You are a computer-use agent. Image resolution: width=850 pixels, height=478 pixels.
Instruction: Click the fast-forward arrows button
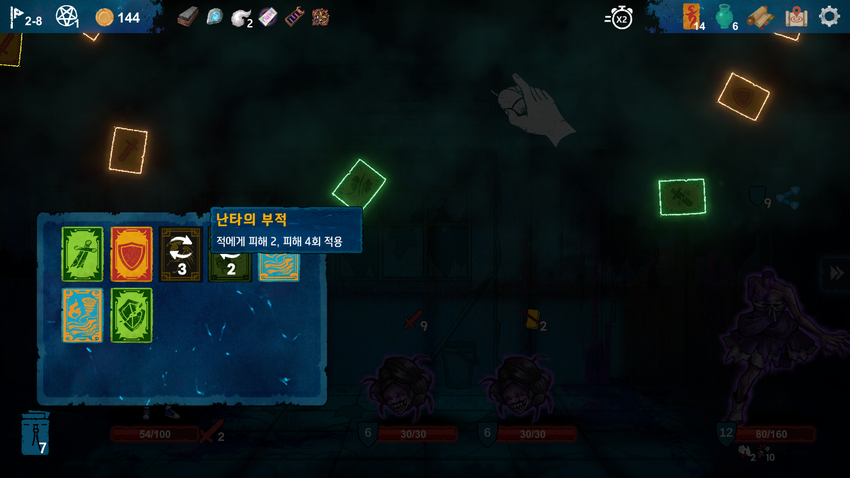(x=834, y=273)
